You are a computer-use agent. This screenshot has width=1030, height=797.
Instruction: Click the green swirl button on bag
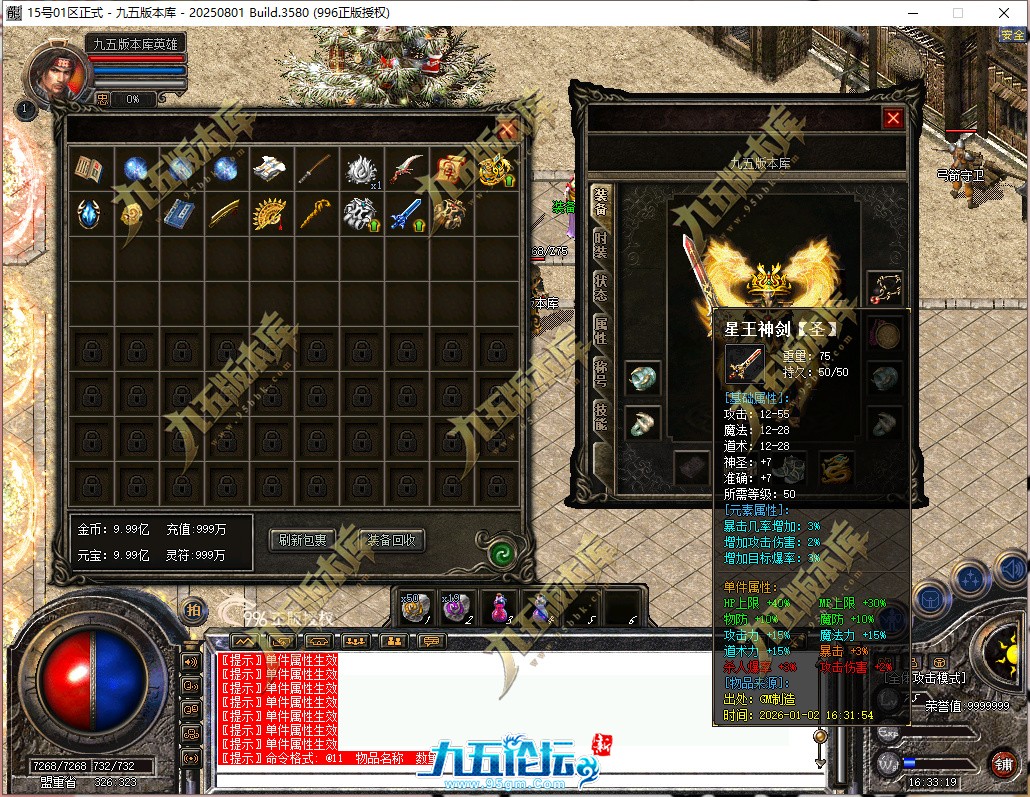[x=502, y=553]
